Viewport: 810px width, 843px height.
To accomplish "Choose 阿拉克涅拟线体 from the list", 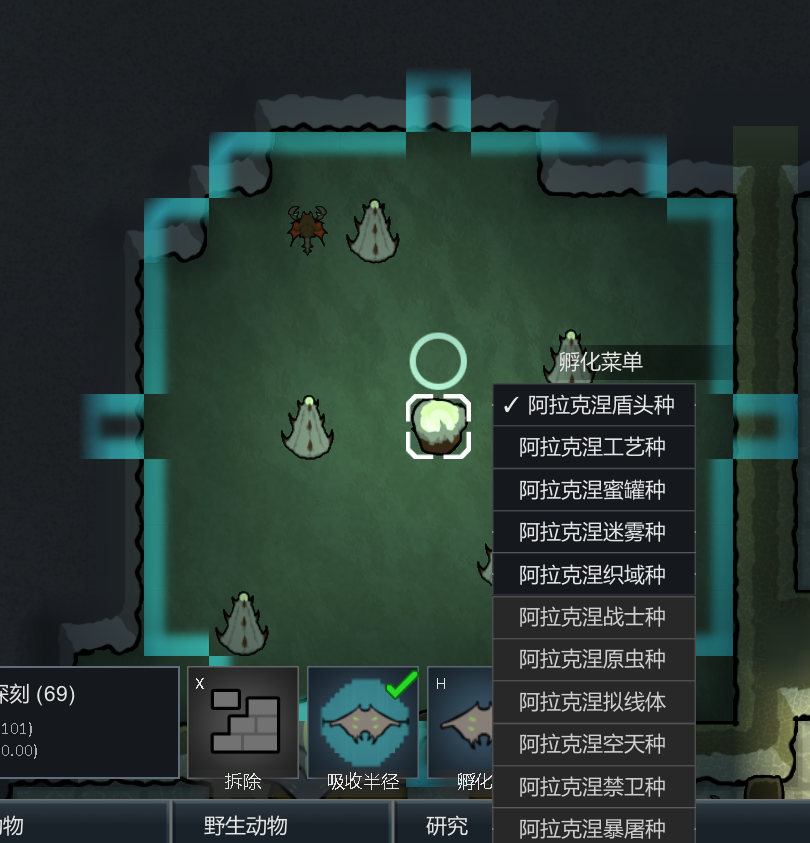I will 594,702.
